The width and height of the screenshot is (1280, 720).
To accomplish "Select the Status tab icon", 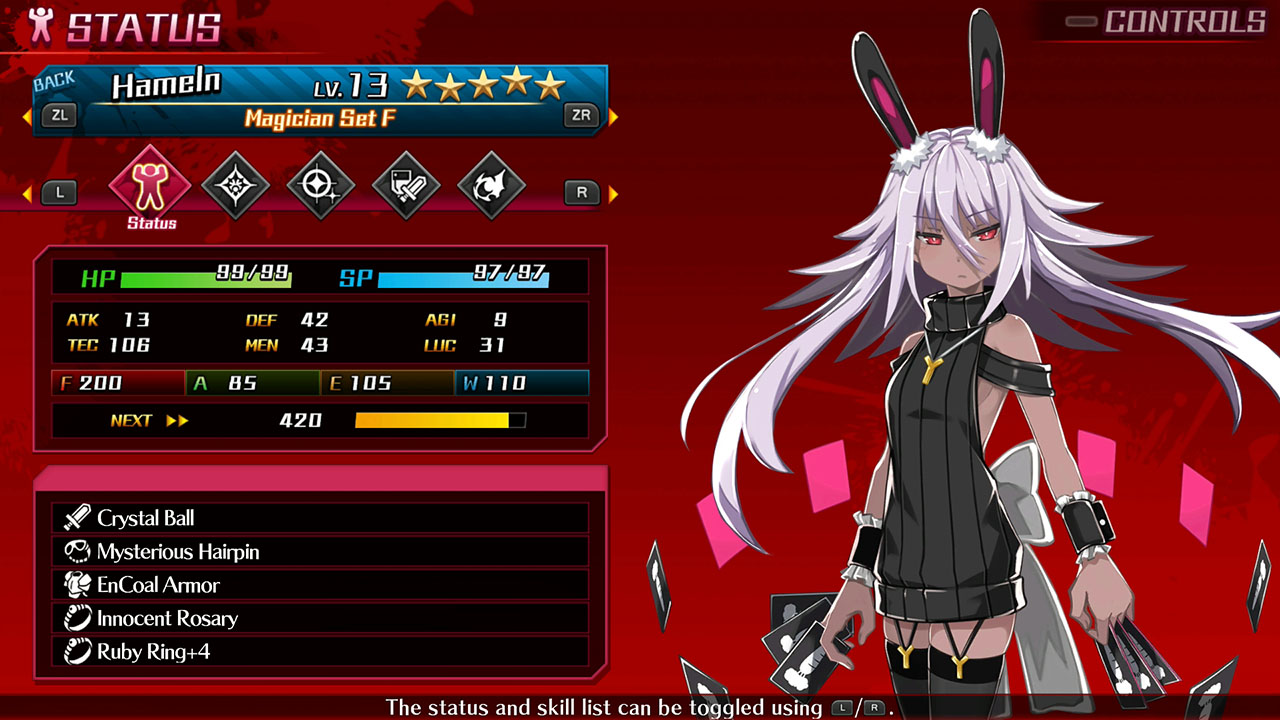I will click(x=149, y=182).
